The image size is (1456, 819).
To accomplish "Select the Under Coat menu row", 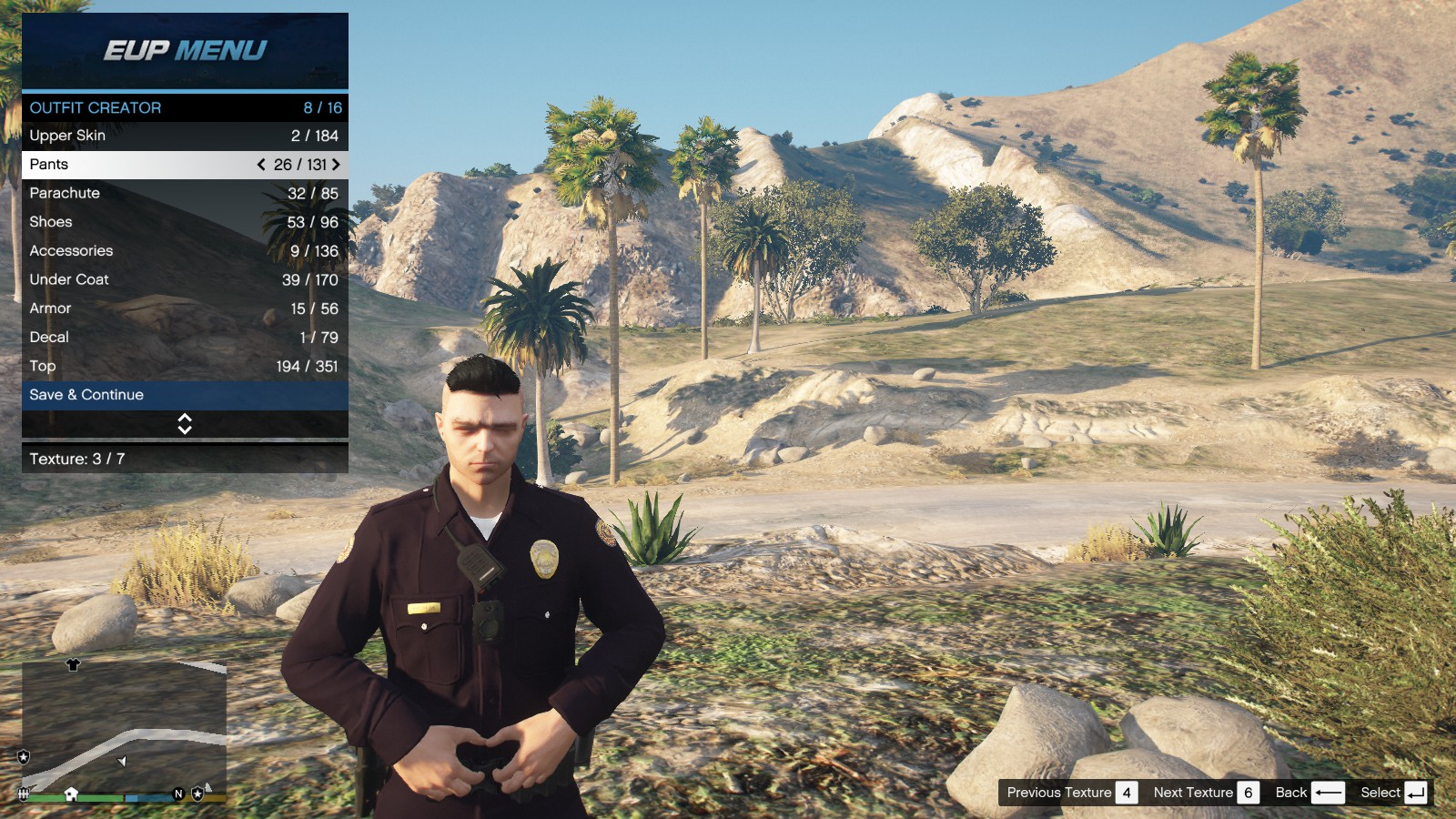I will [x=185, y=279].
